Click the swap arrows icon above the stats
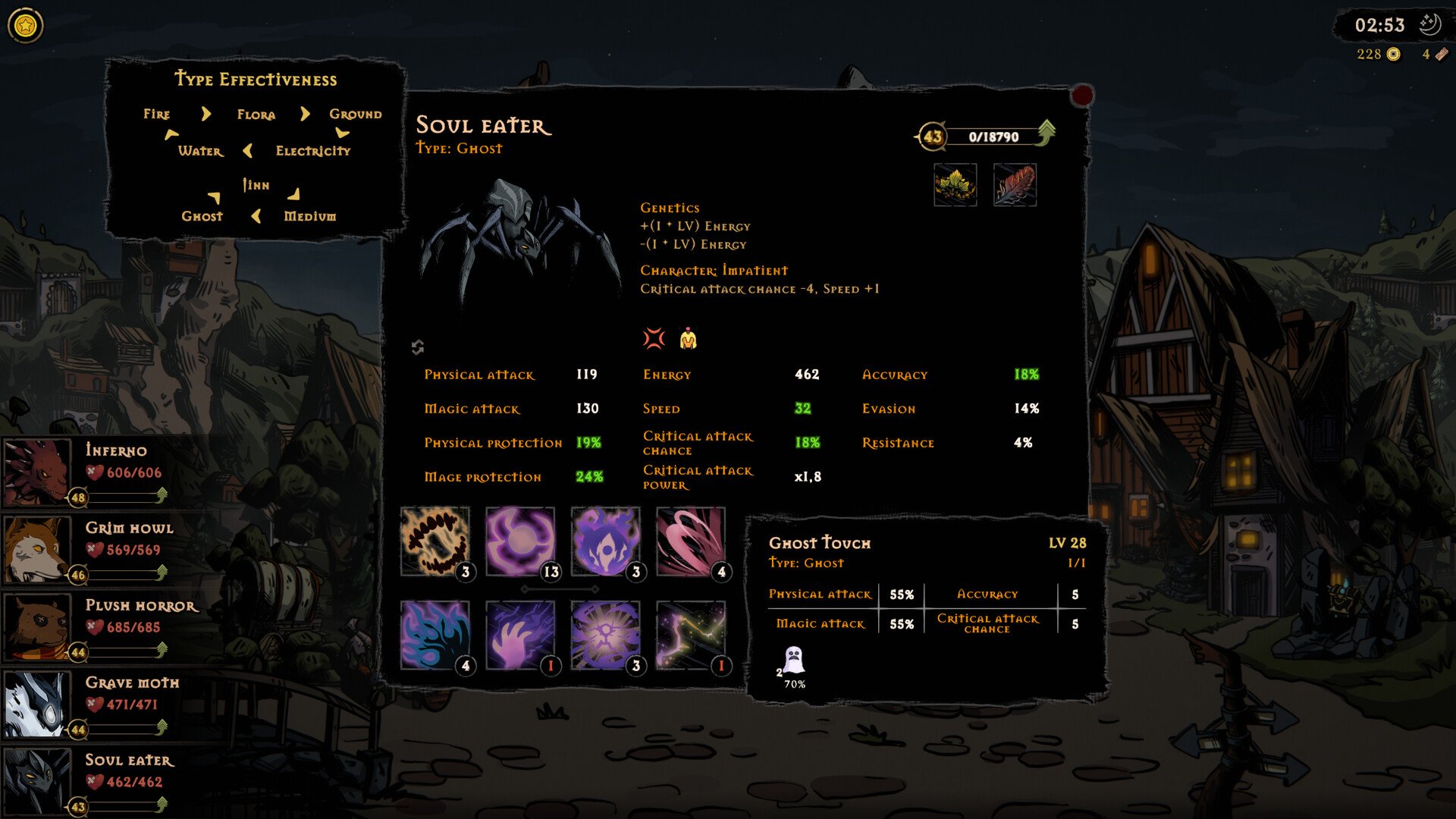1456x819 pixels. pos(418,347)
